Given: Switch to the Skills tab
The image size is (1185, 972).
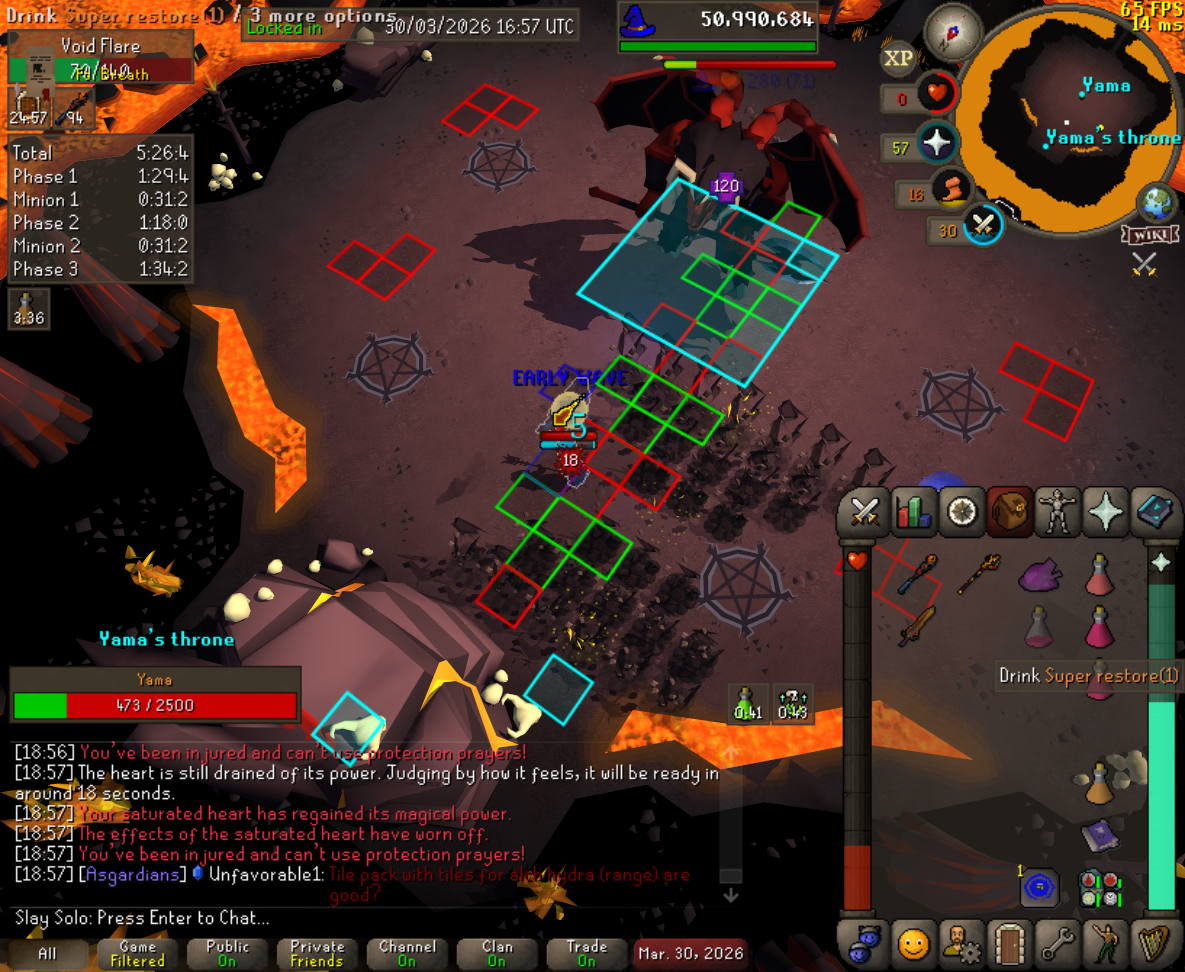Looking at the screenshot, I should [x=912, y=512].
